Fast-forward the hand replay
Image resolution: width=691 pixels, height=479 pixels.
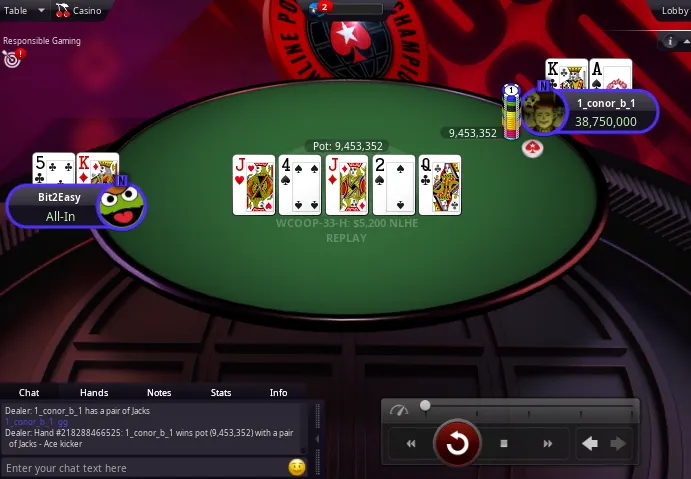(x=547, y=443)
